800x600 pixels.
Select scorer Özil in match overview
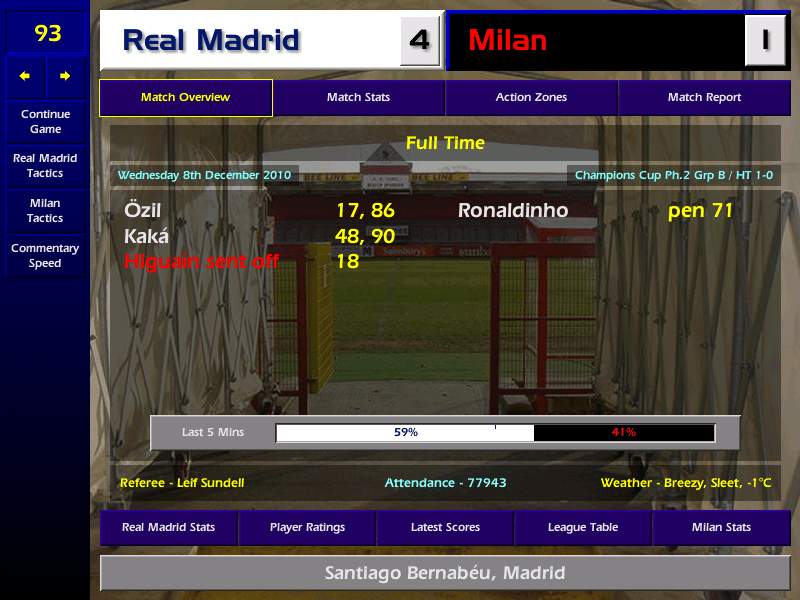tap(143, 211)
